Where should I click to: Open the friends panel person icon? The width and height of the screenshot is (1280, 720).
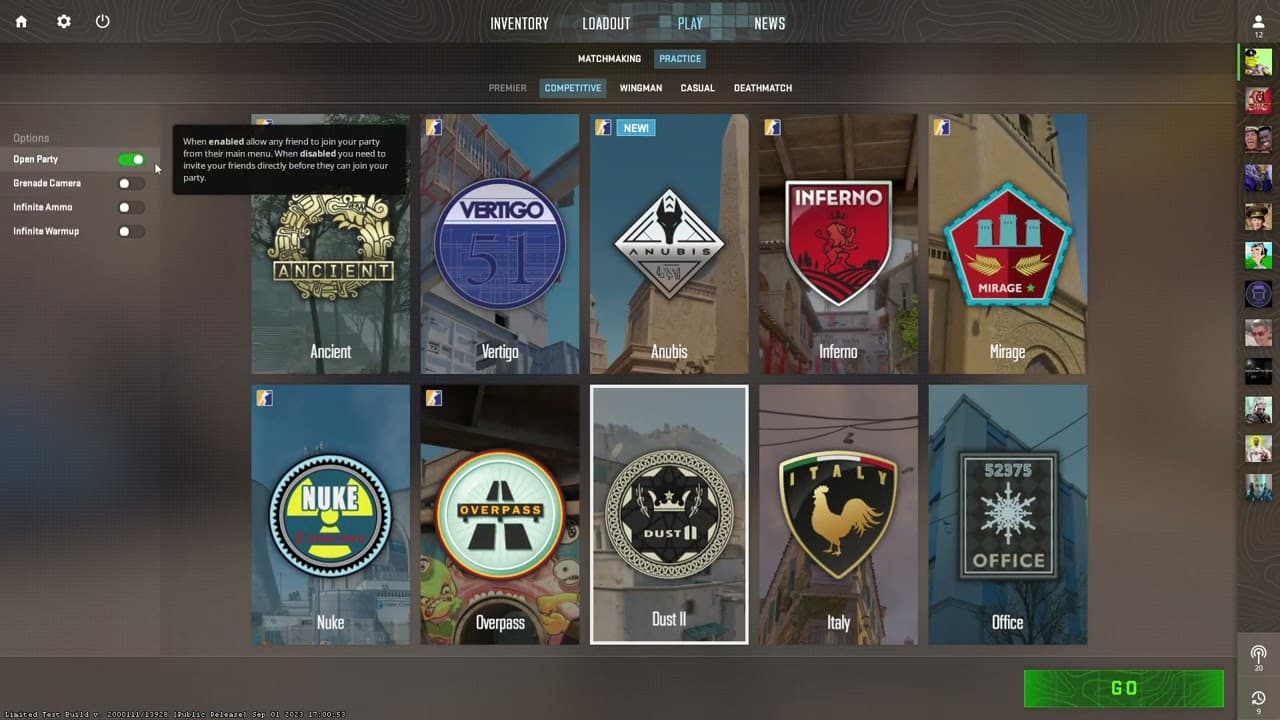(x=1257, y=21)
